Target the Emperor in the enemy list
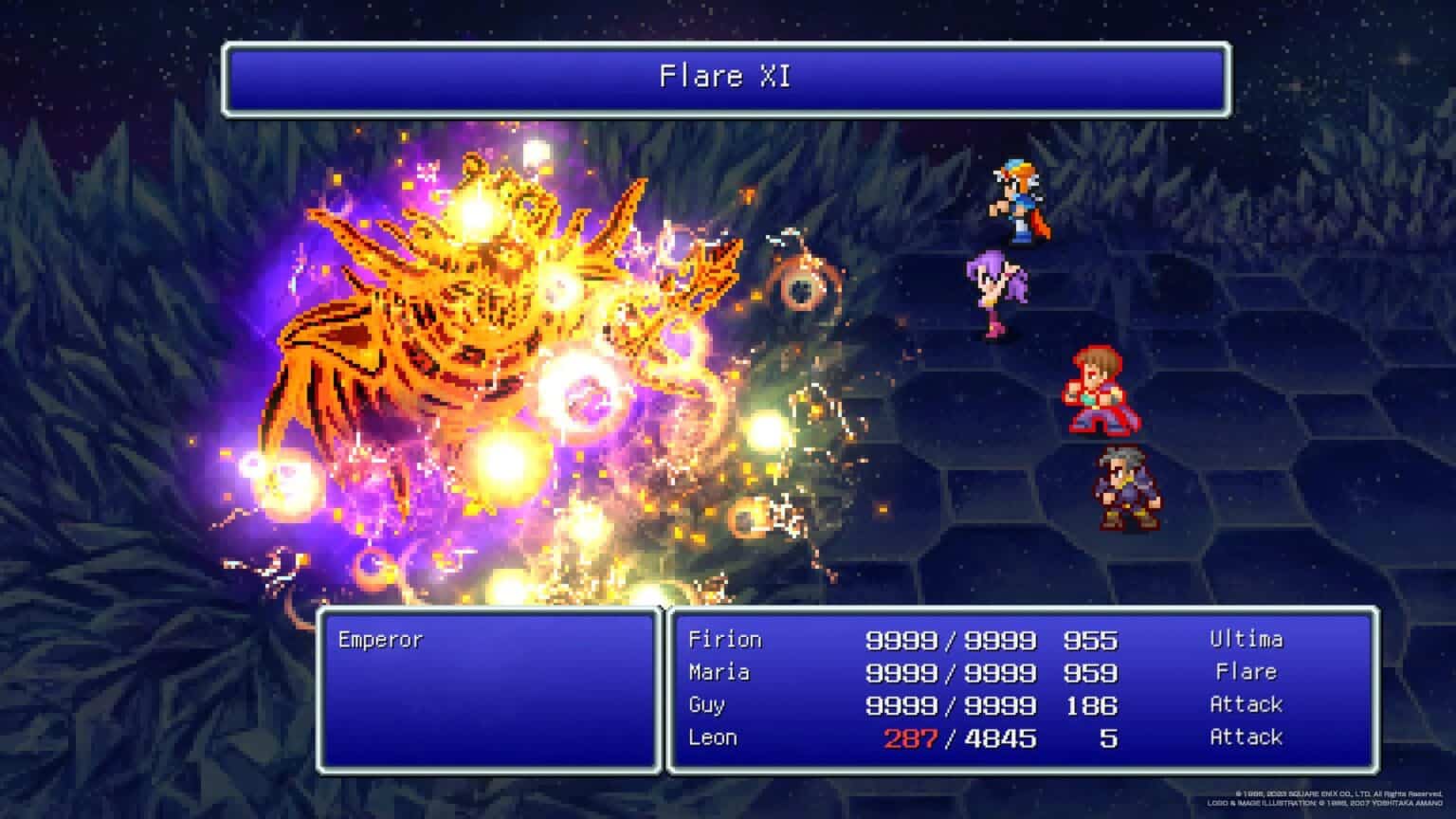This screenshot has height=819, width=1456. point(380,640)
